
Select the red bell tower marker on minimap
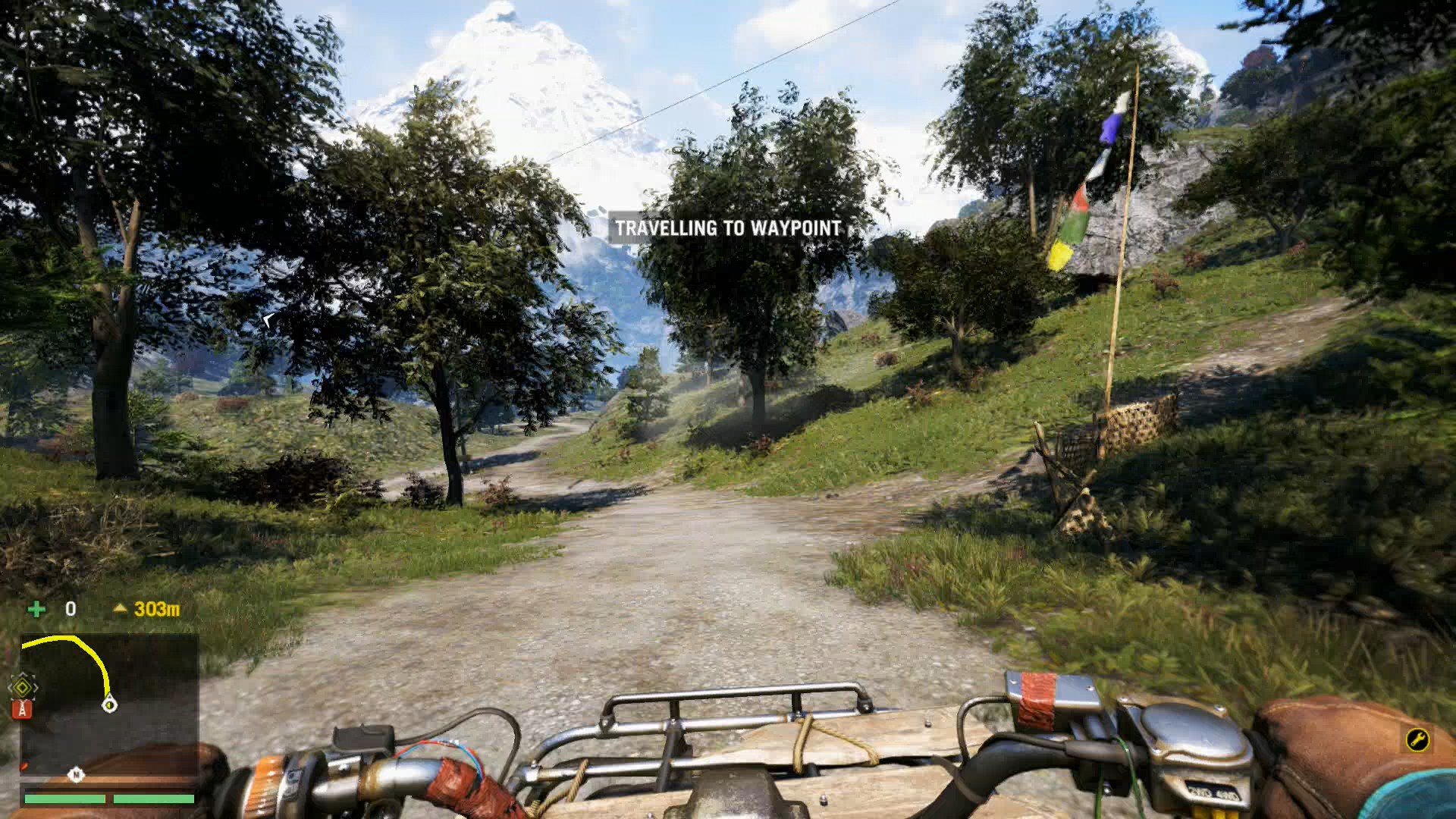tap(23, 708)
